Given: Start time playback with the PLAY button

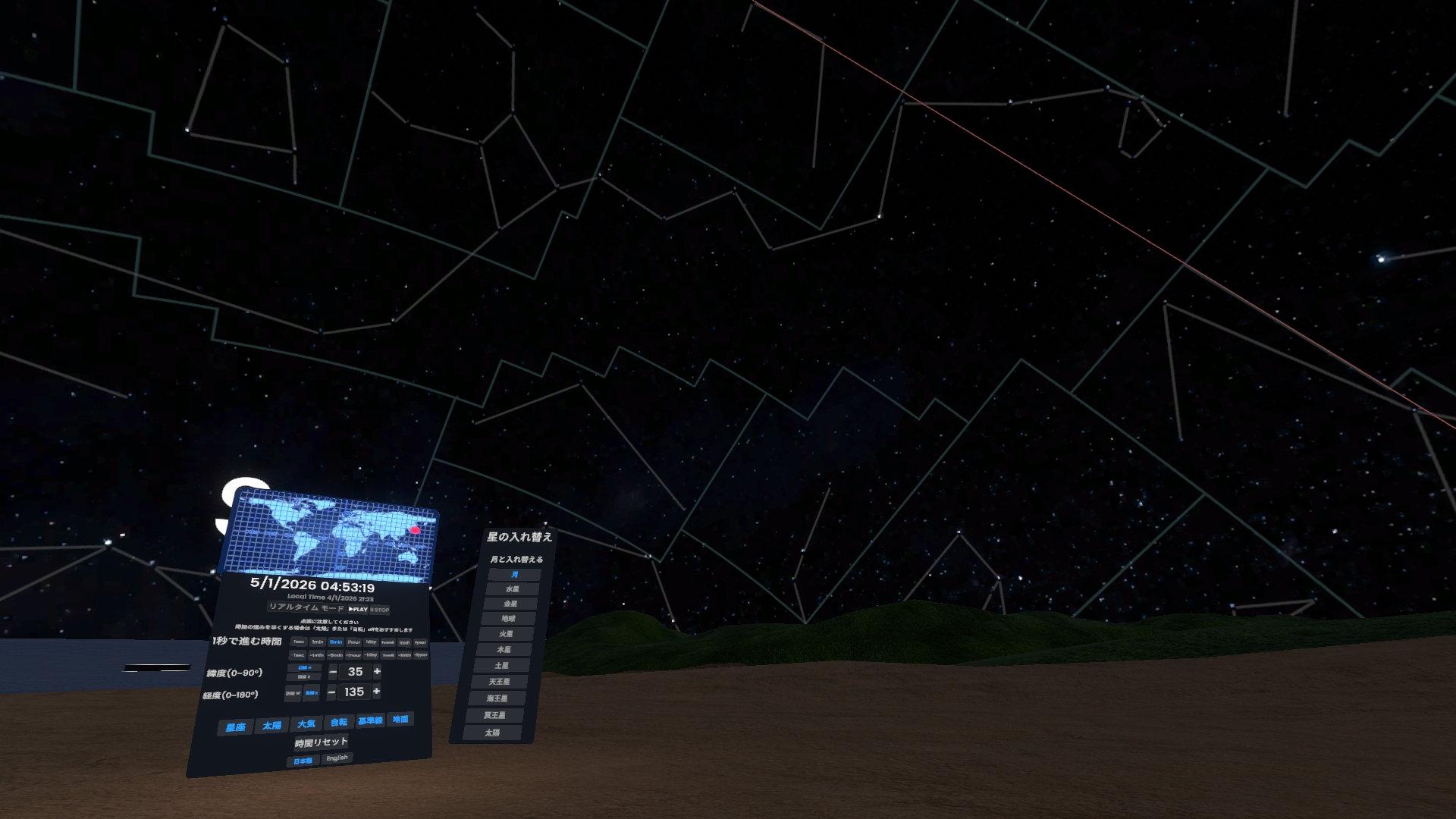Looking at the screenshot, I should 358,609.
